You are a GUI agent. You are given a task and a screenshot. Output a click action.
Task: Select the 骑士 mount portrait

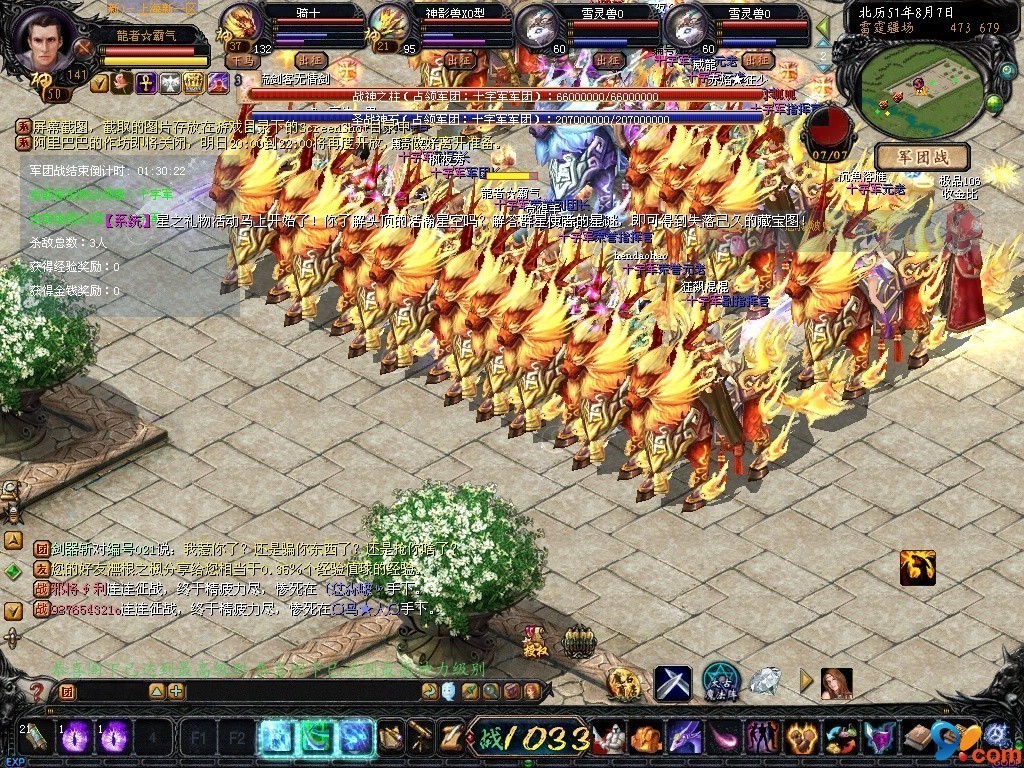click(x=240, y=22)
